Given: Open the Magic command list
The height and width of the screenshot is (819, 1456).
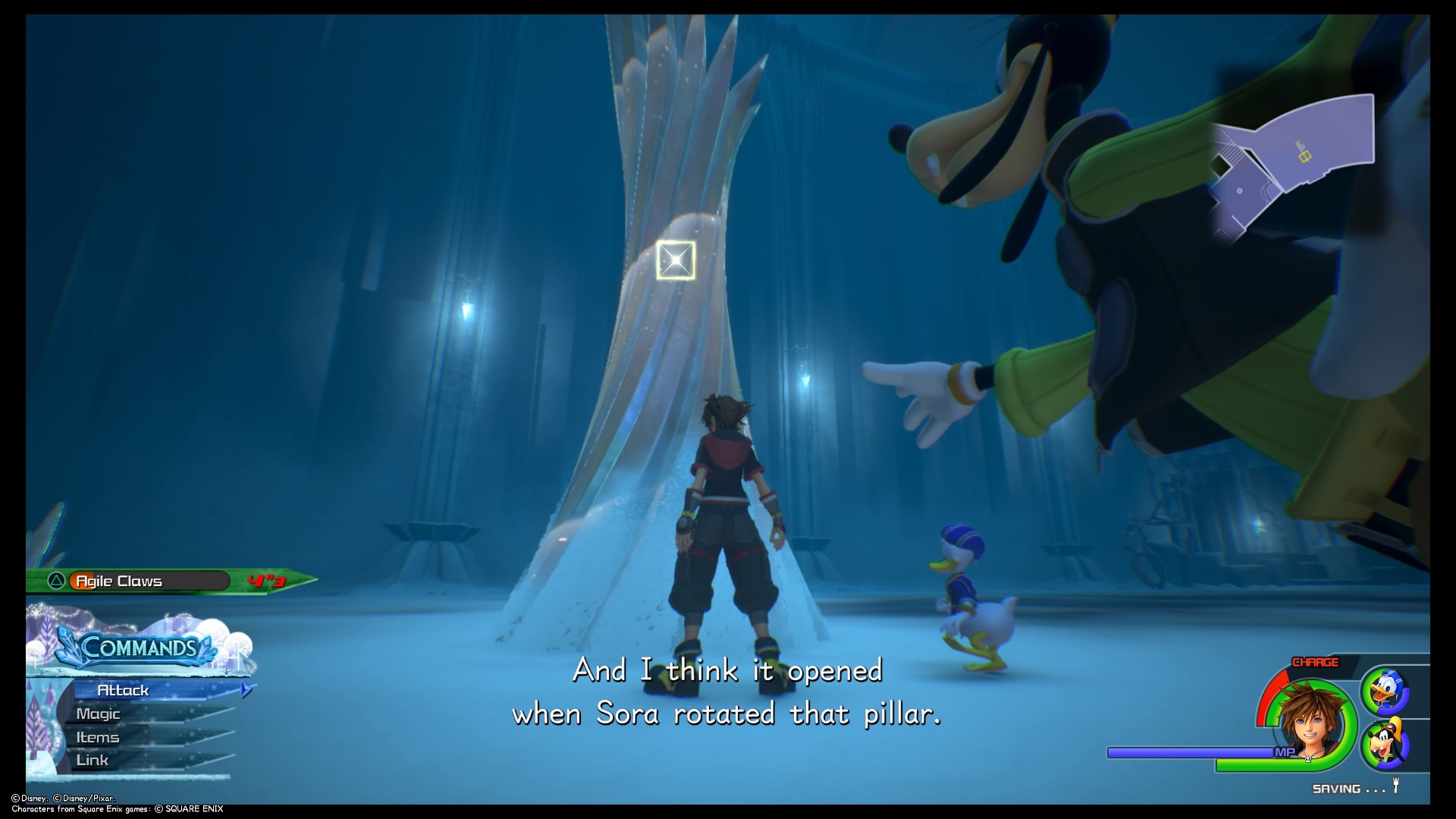Looking at the screenshot, I should [99, 714].
